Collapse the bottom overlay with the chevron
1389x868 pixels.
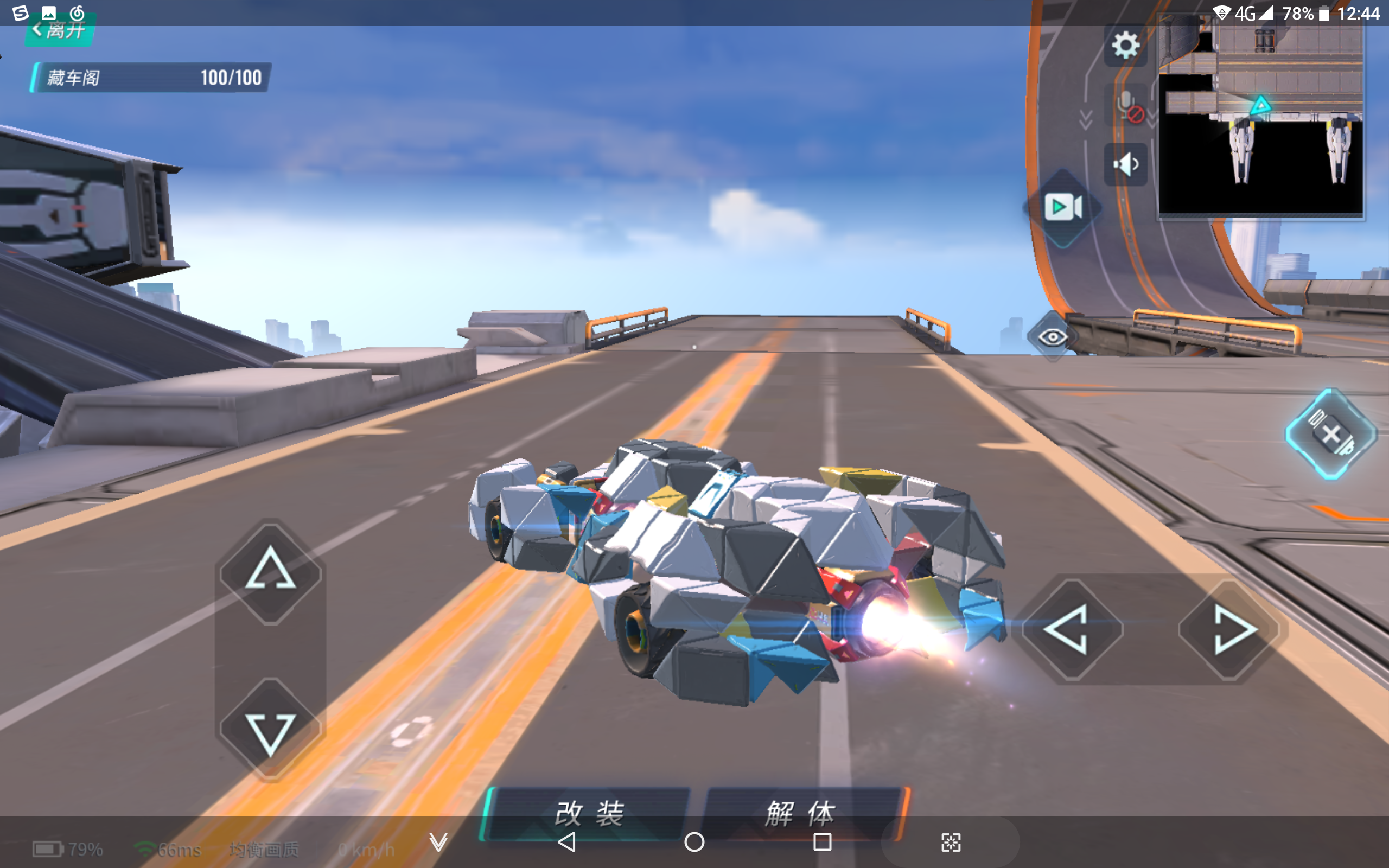(x=437, y=844)
